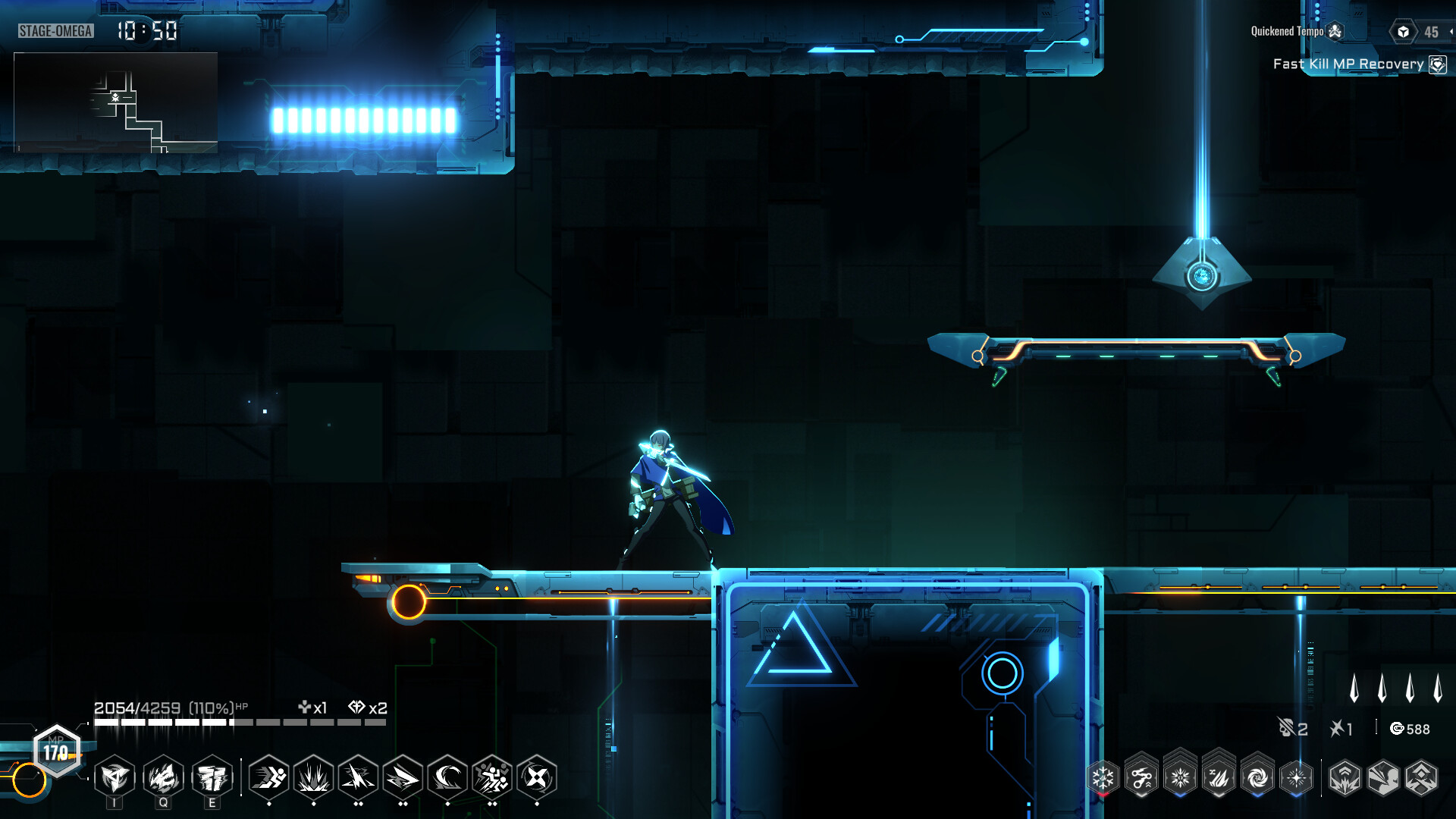Activate the claw slash skill on Q

(x=164, y=778)
